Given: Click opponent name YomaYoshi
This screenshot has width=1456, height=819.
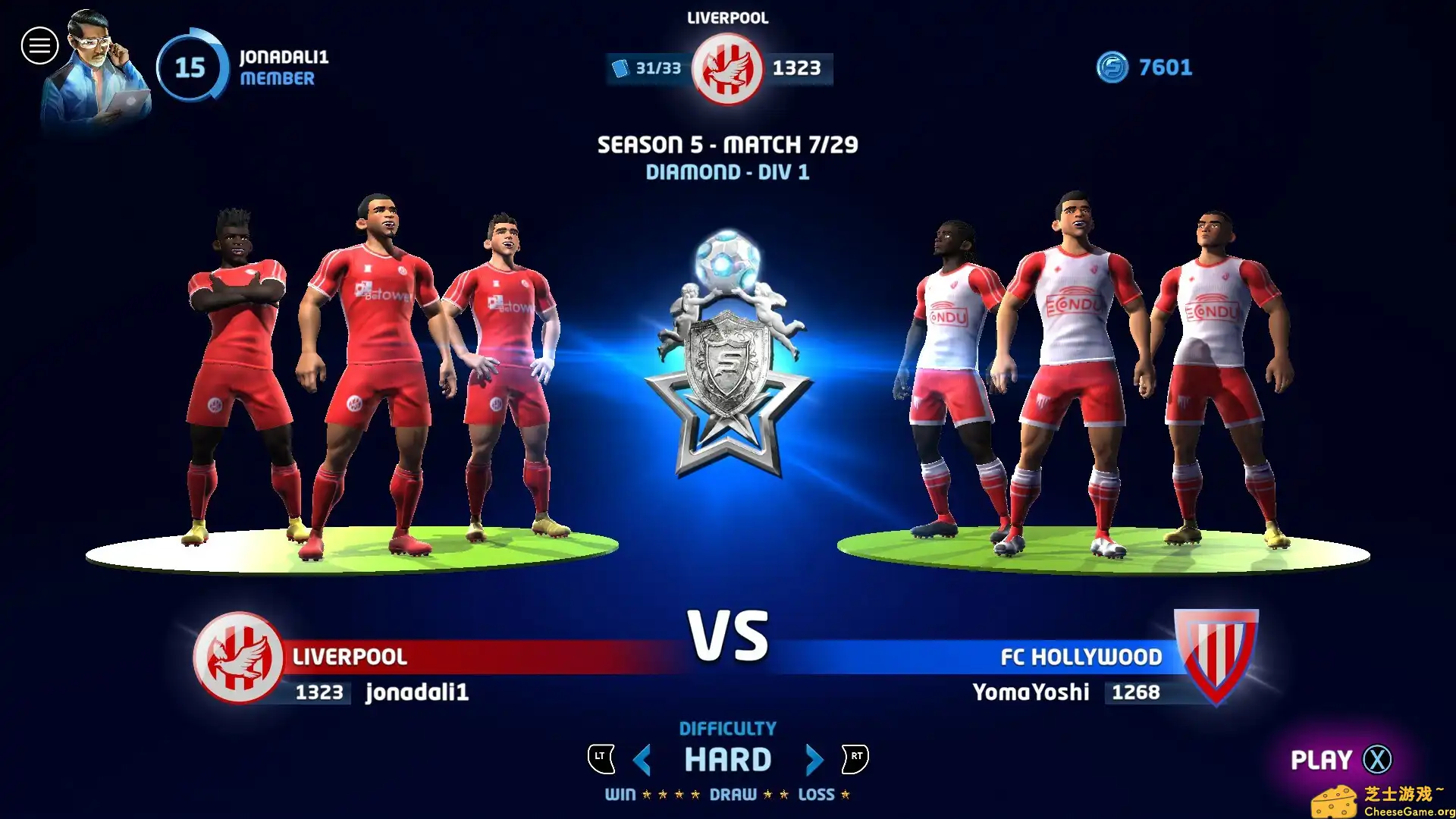Looking at the screenshot, I should (x=1031, y=692).
